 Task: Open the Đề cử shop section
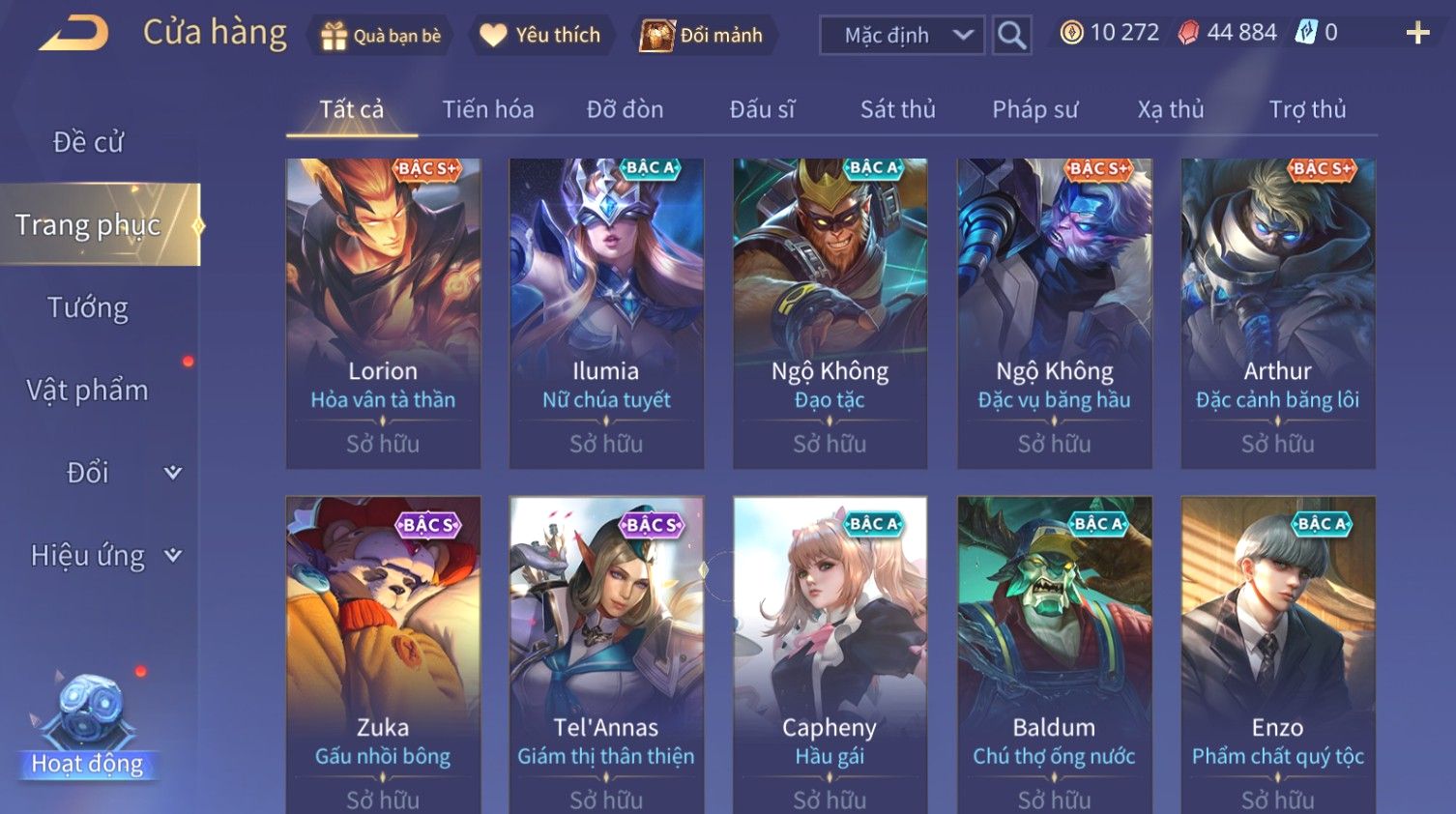[x=88, y=142]
